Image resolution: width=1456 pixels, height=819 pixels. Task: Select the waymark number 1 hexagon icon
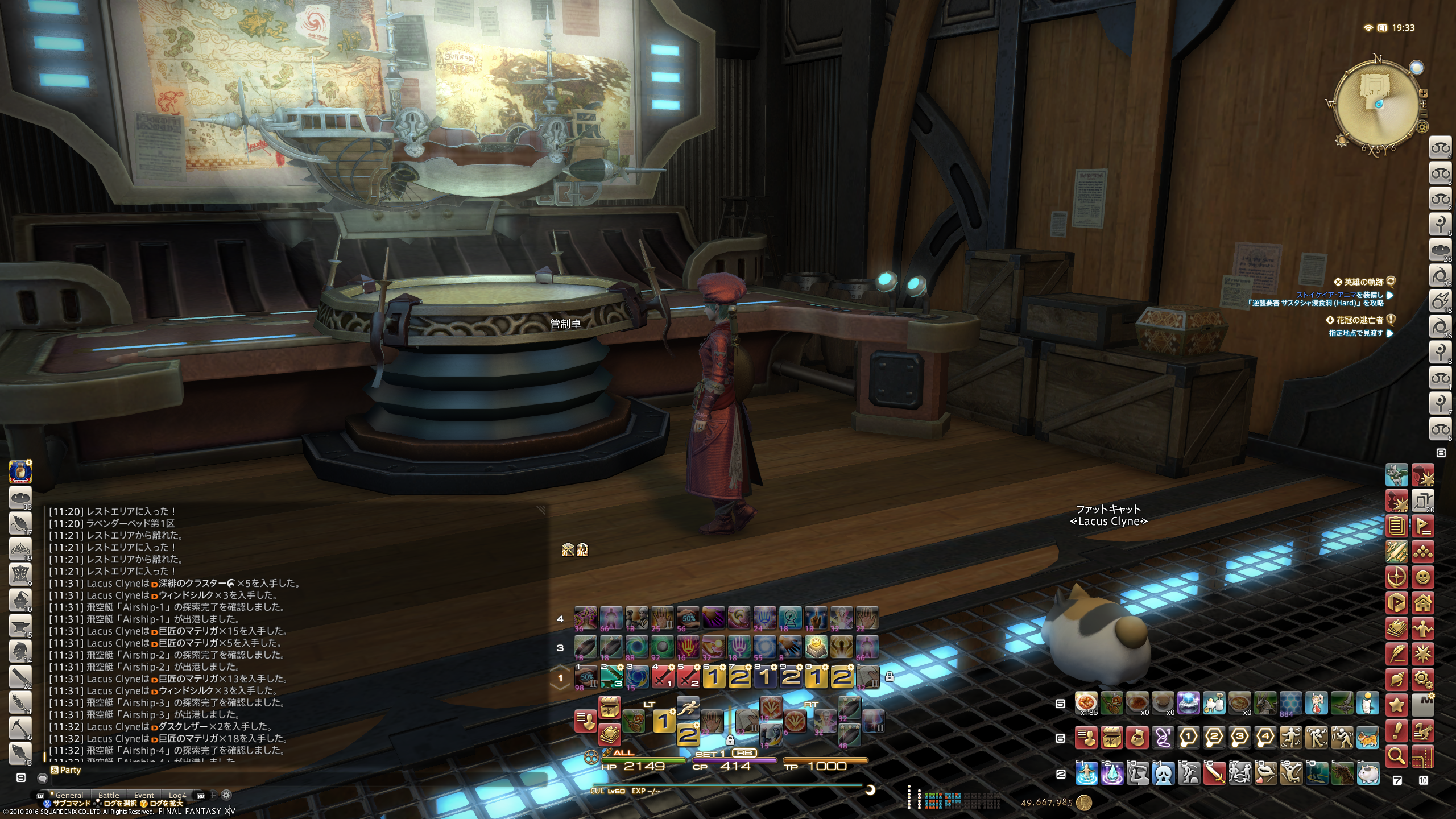click(1189, 738)
